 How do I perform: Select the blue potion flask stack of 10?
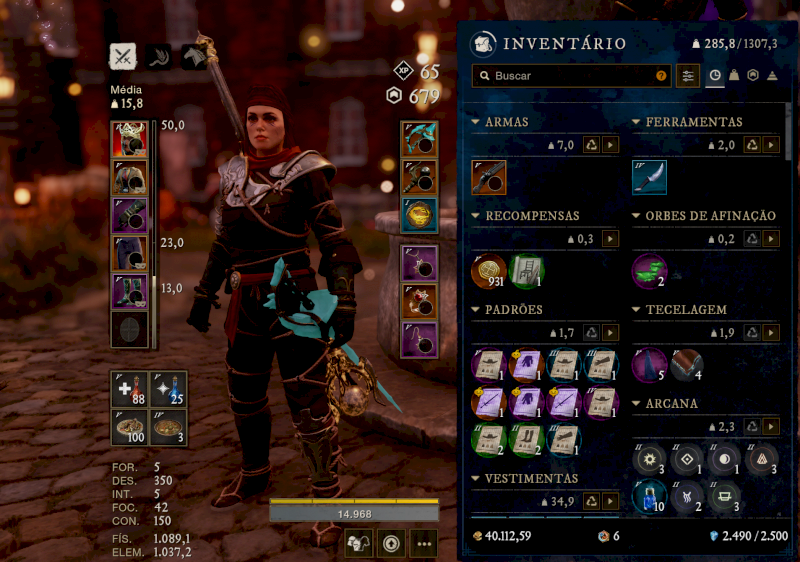coord(649,497)
